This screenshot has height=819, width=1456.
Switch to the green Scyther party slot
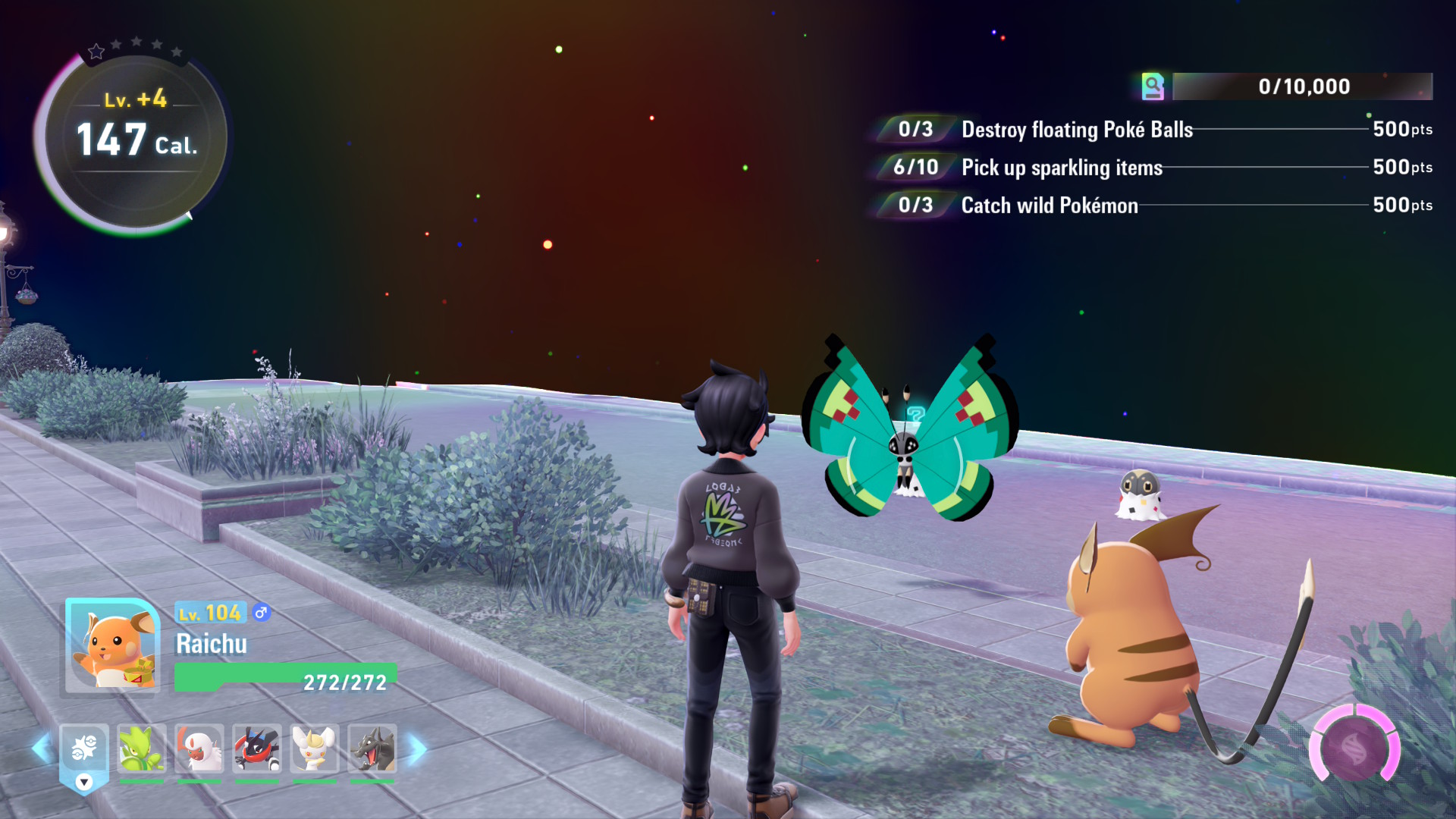142,749
